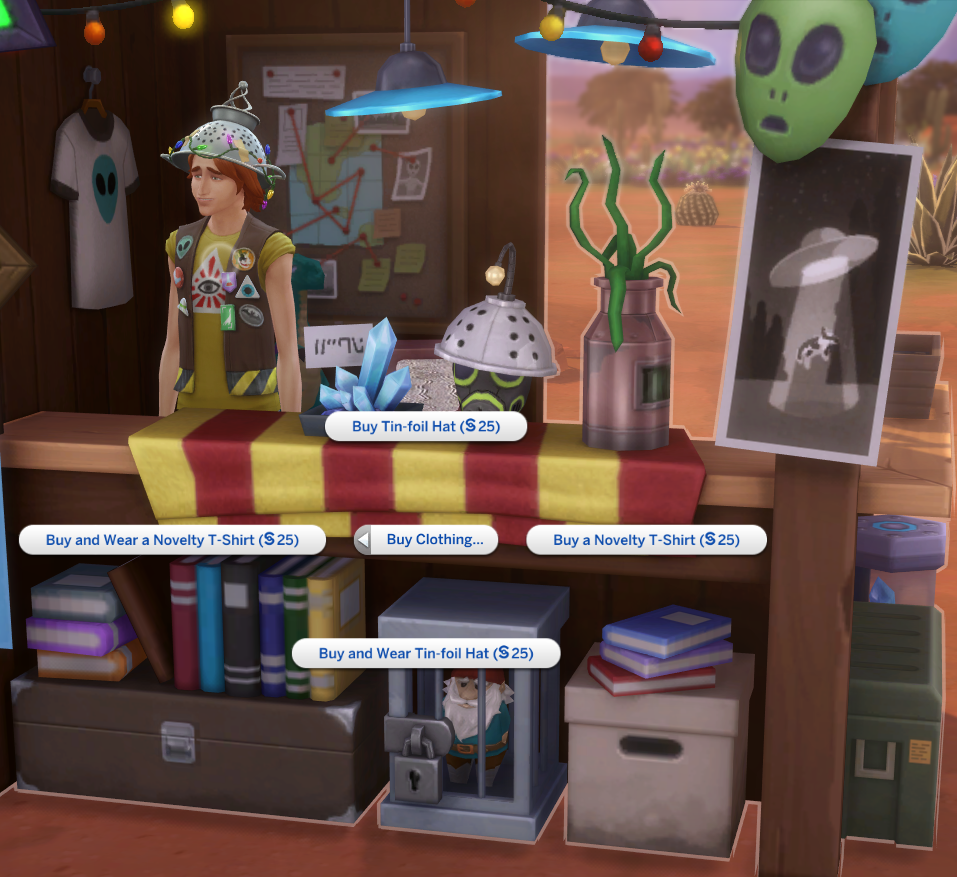
Task: Choose Buy Tin-foil Hat option
Action: 425,426
